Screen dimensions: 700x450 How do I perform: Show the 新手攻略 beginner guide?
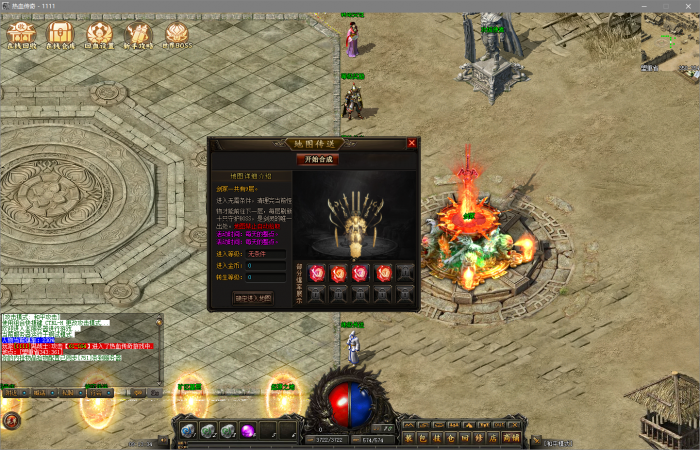tap(138, 39)
